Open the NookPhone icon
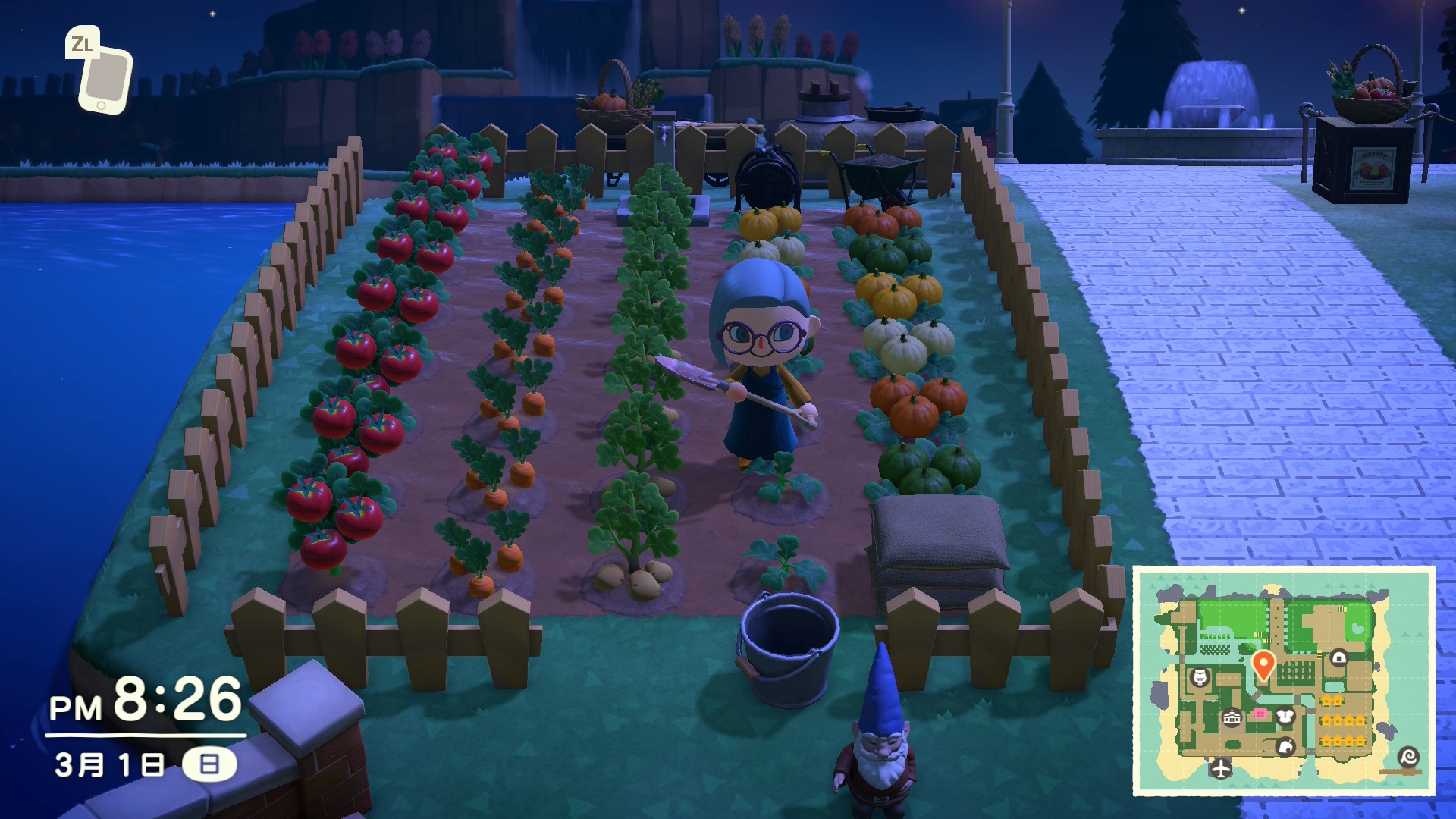This screenshot has width=1456, height=819. 103,77
